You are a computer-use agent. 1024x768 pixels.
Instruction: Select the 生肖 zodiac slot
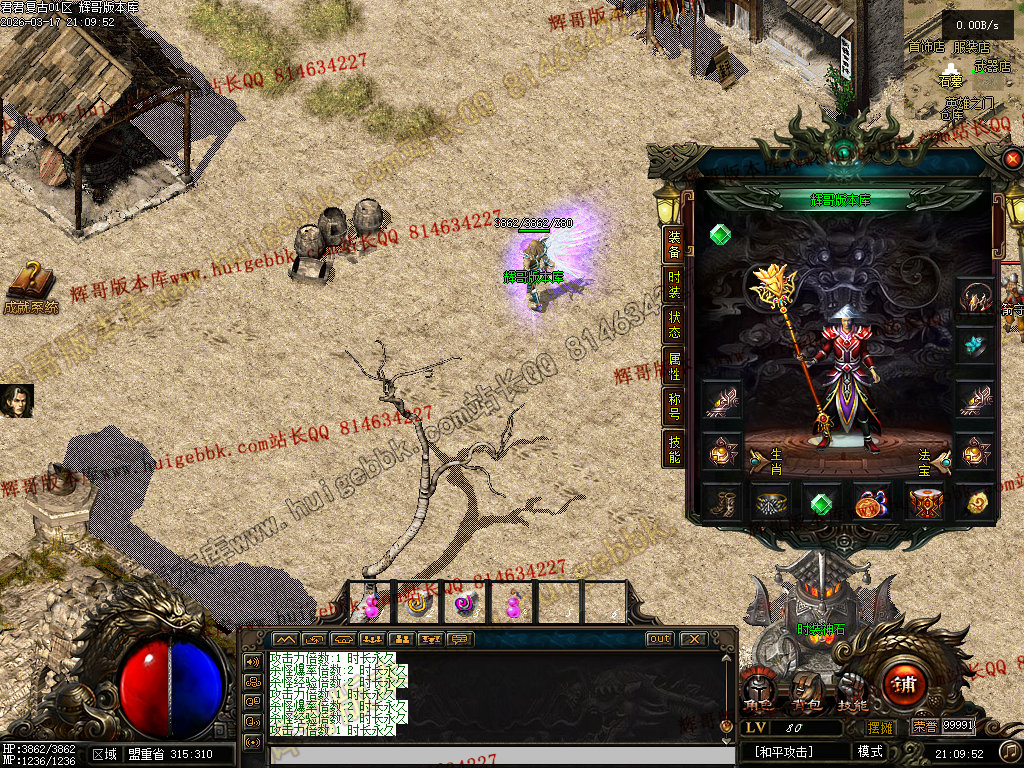pos(760,459)
